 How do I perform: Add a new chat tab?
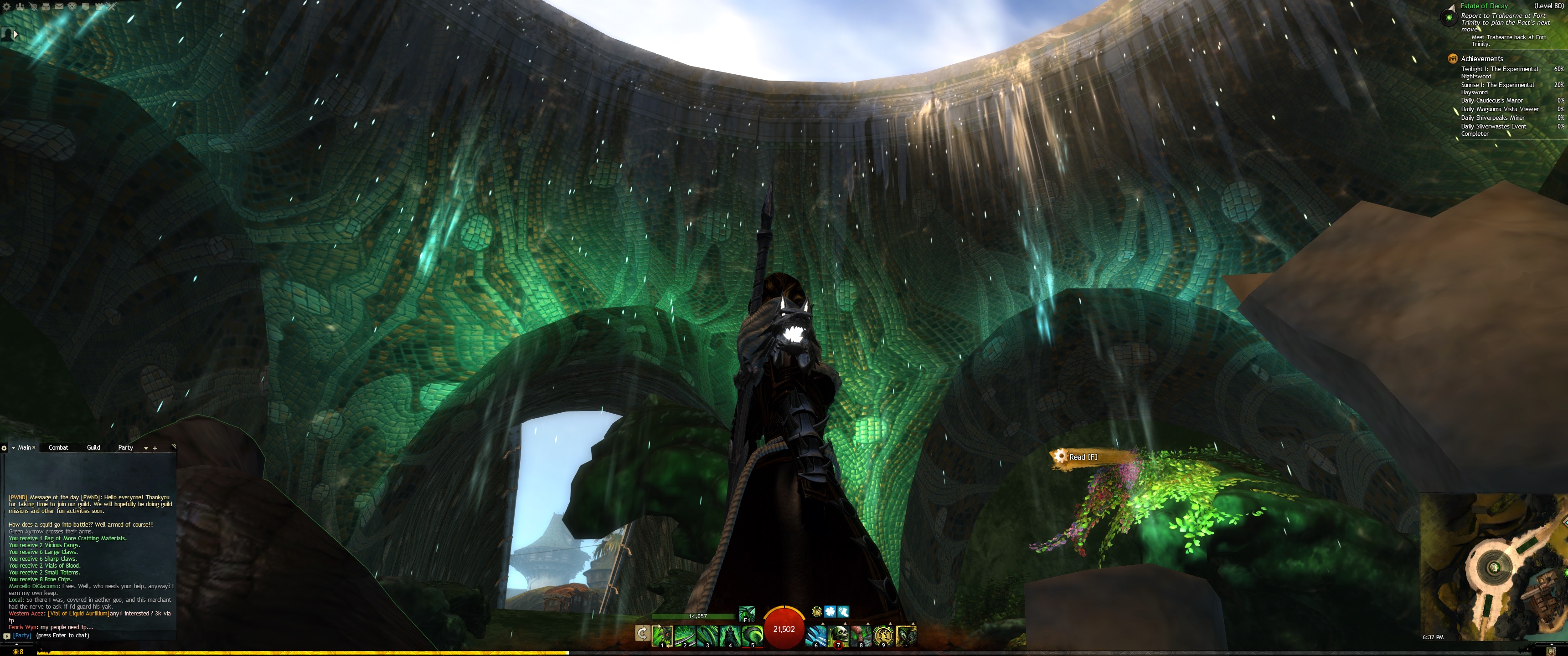155,448
